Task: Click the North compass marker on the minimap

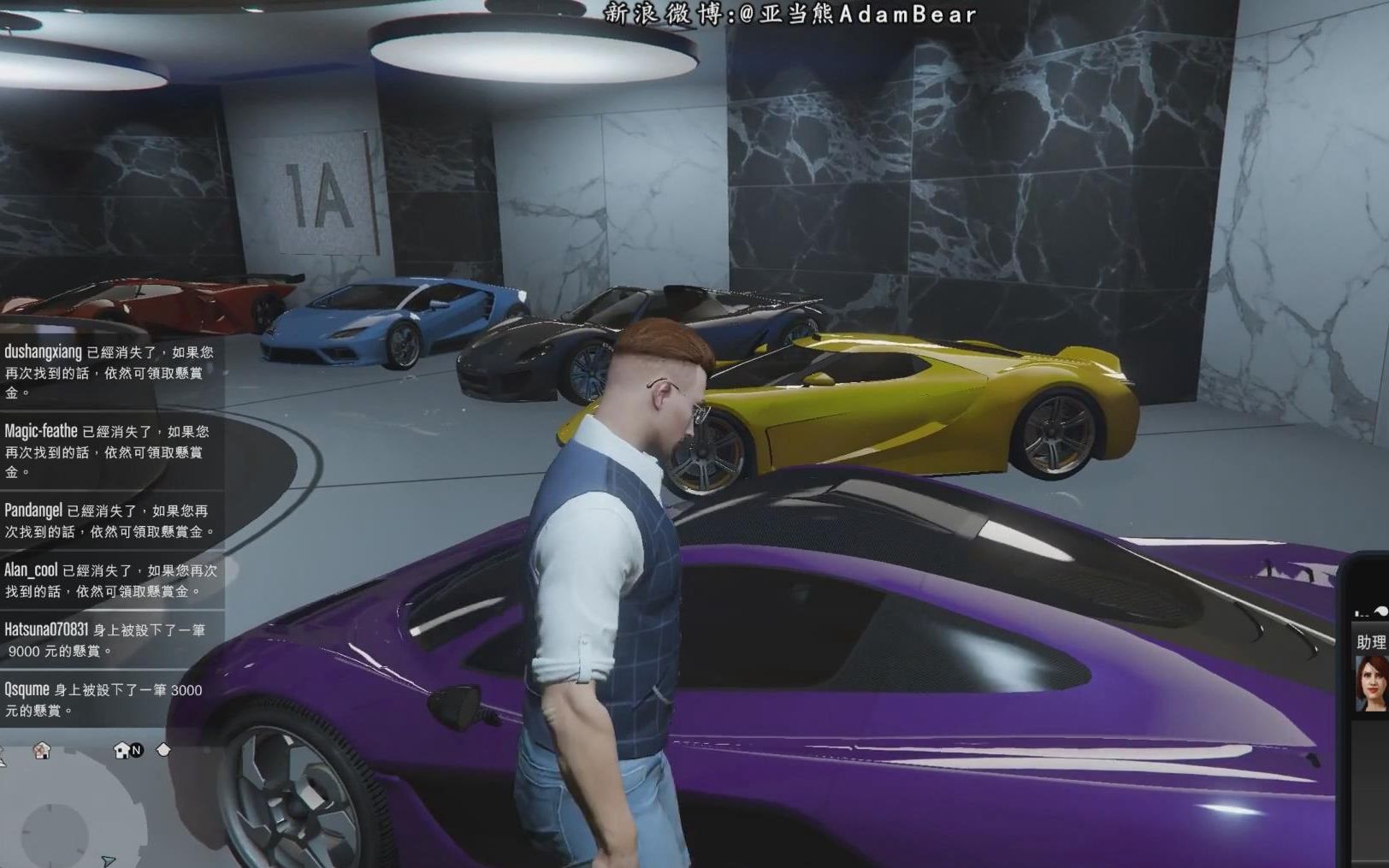Action: [135, 751]
